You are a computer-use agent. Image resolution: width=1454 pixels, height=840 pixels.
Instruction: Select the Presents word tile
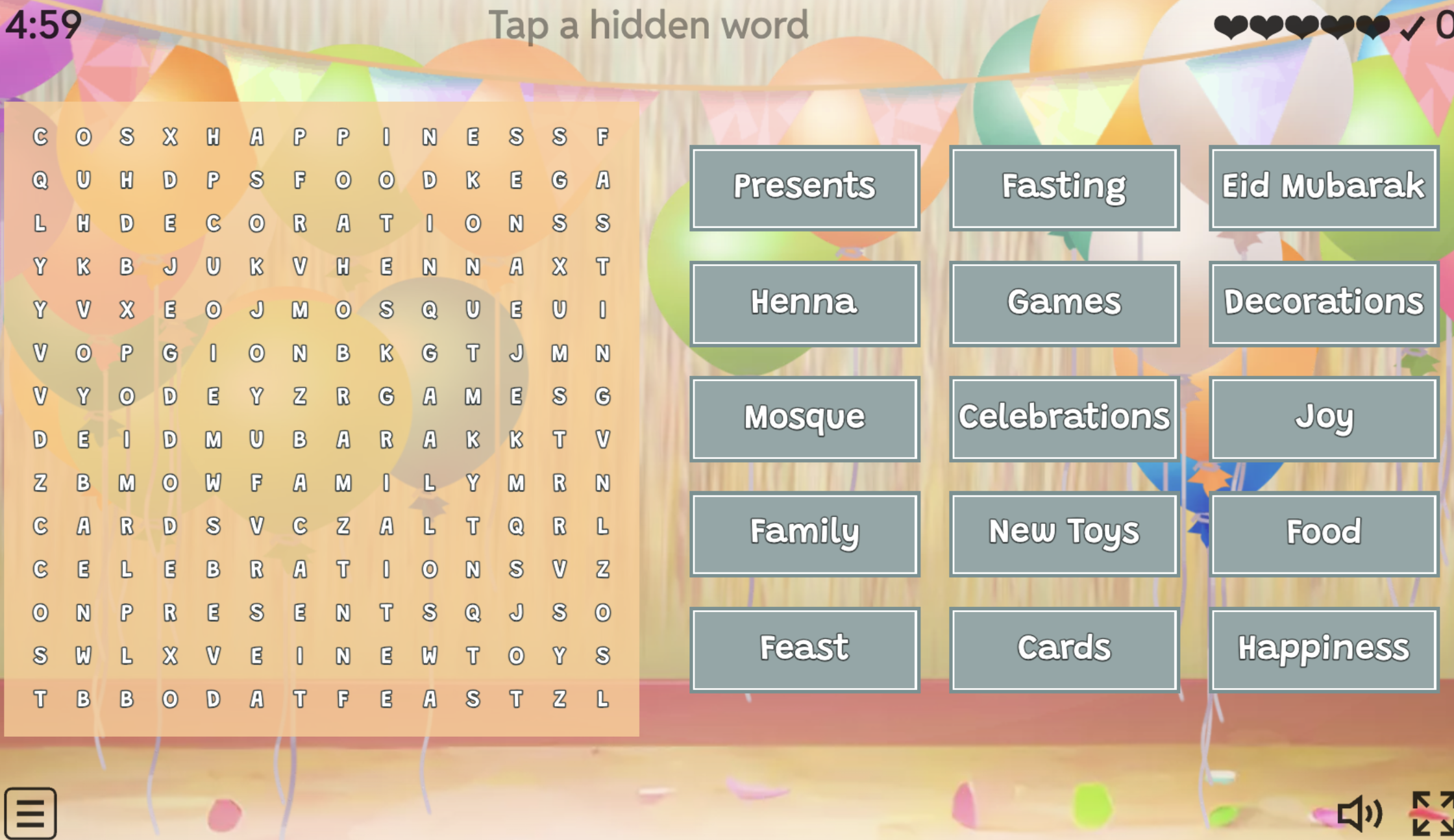point(804,188)
